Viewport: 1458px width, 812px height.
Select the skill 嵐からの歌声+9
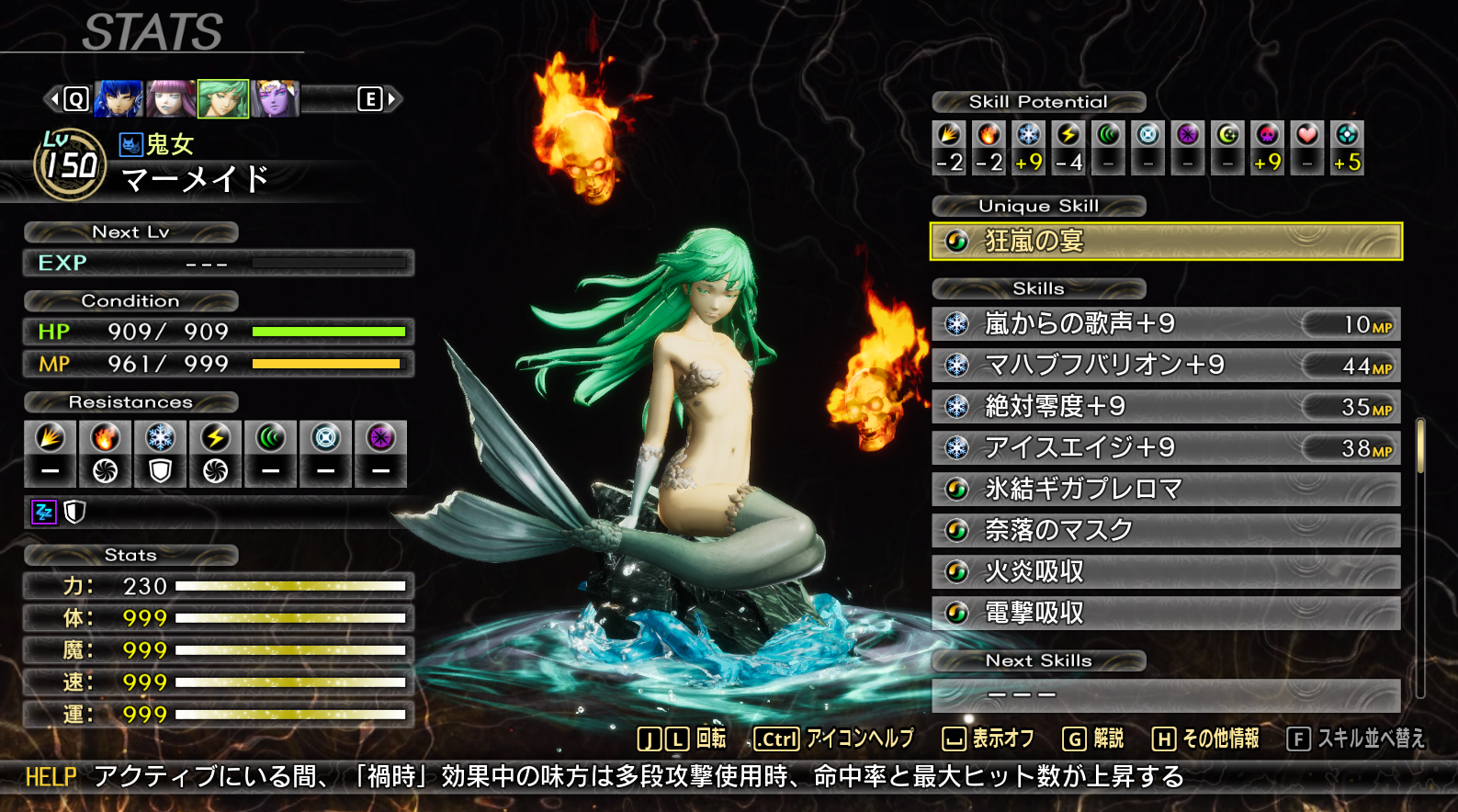click(1166, 324)
